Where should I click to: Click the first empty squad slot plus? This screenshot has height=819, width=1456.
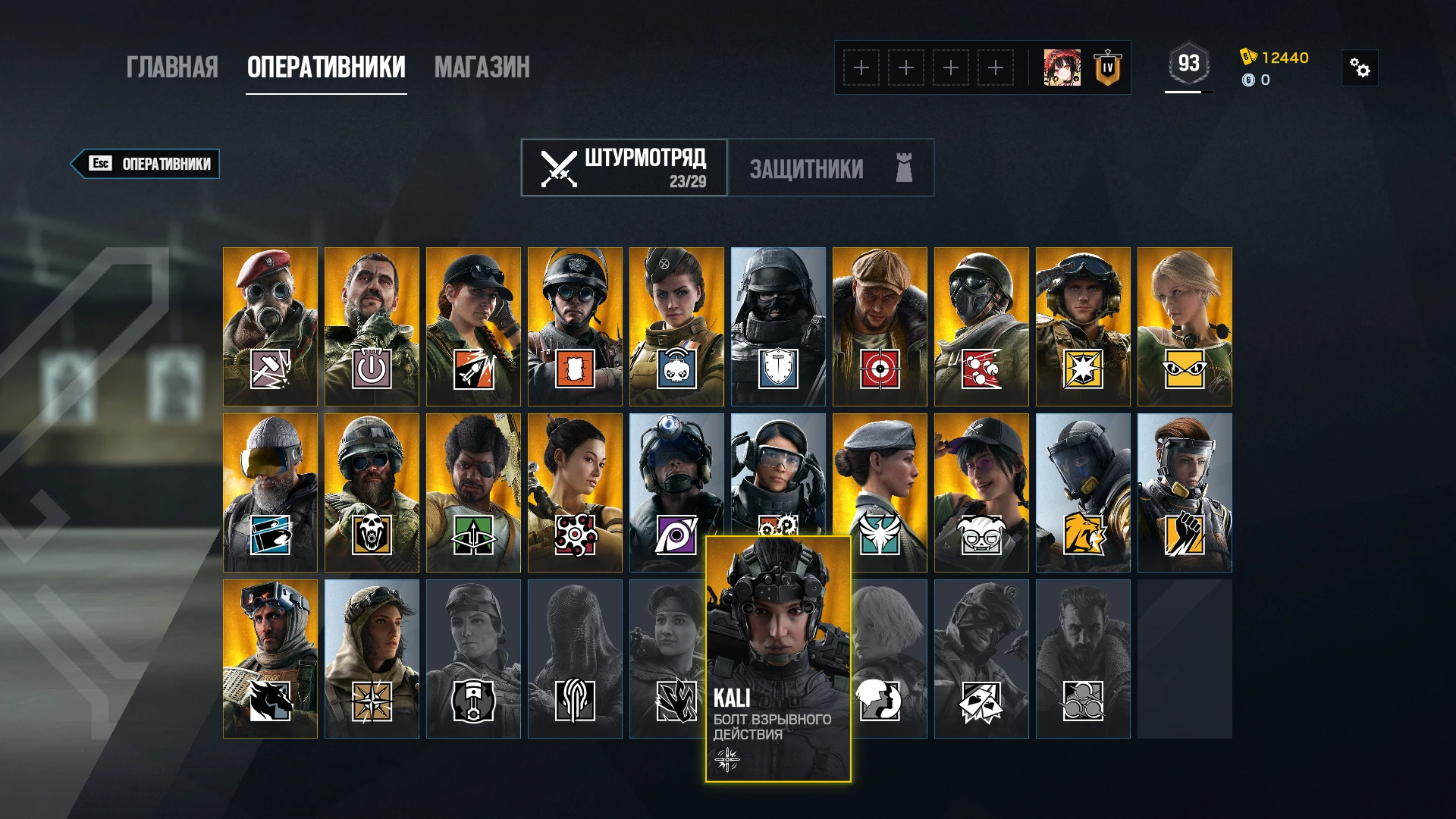point(861,67)
